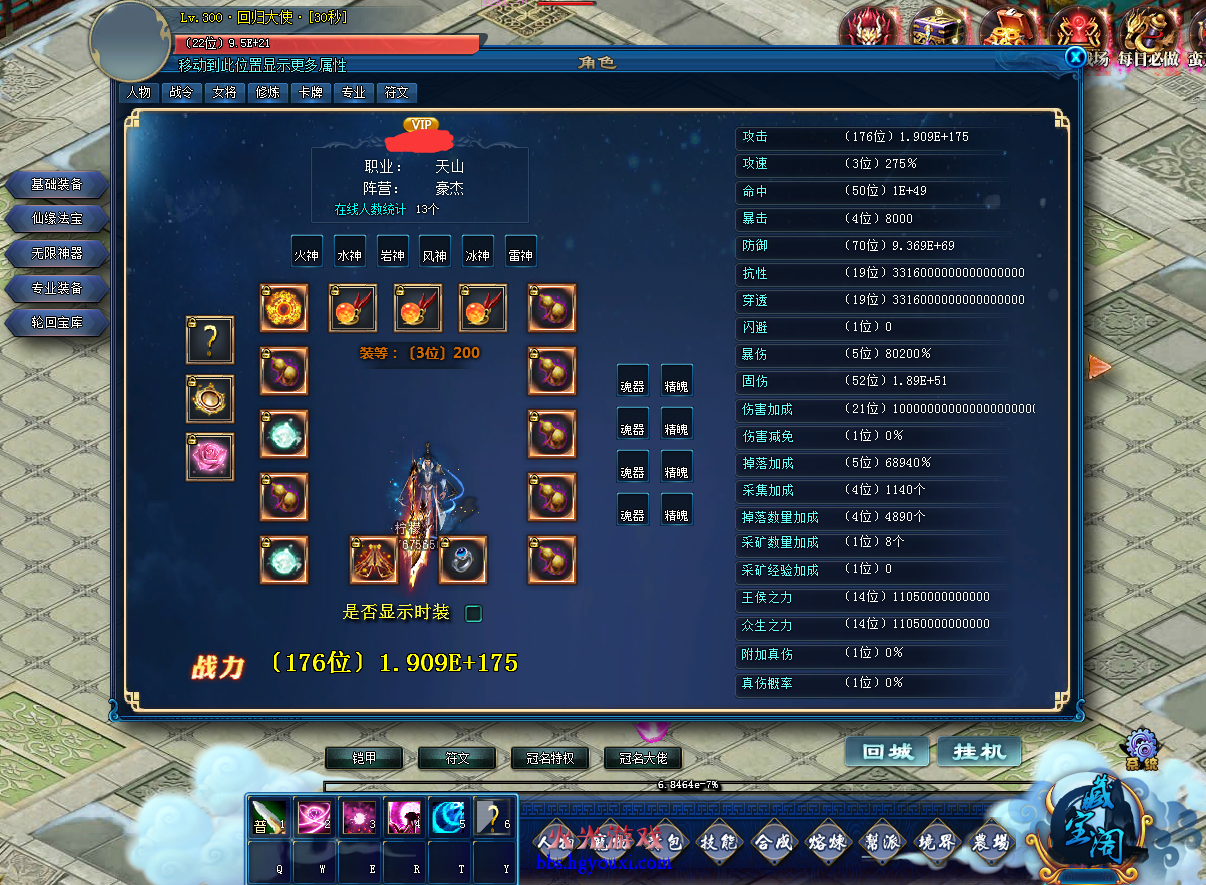Close the 角色 character window
Screen dimensions: 1206x885
1075,57
